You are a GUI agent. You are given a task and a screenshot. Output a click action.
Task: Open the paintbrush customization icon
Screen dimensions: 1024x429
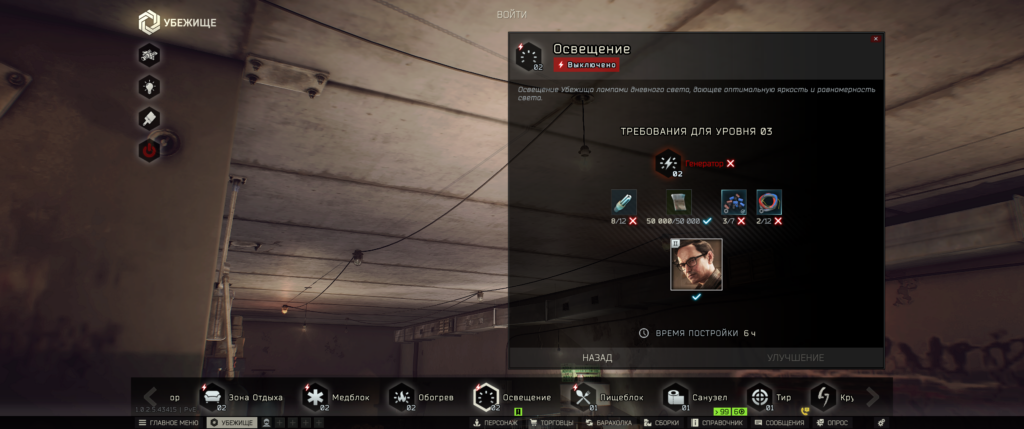(149, 119)
